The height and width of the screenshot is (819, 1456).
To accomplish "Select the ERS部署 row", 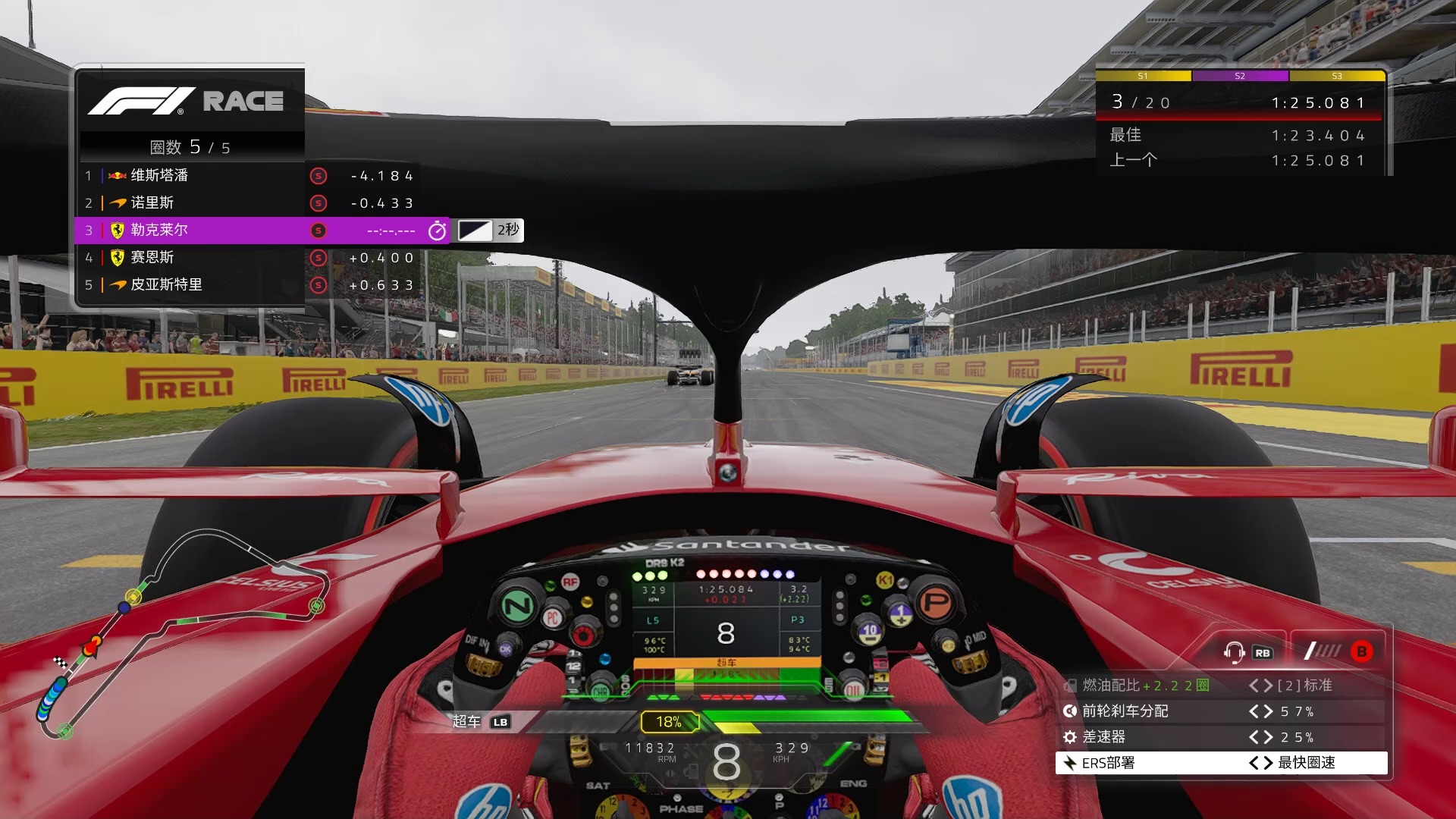I will point(1221,763).
